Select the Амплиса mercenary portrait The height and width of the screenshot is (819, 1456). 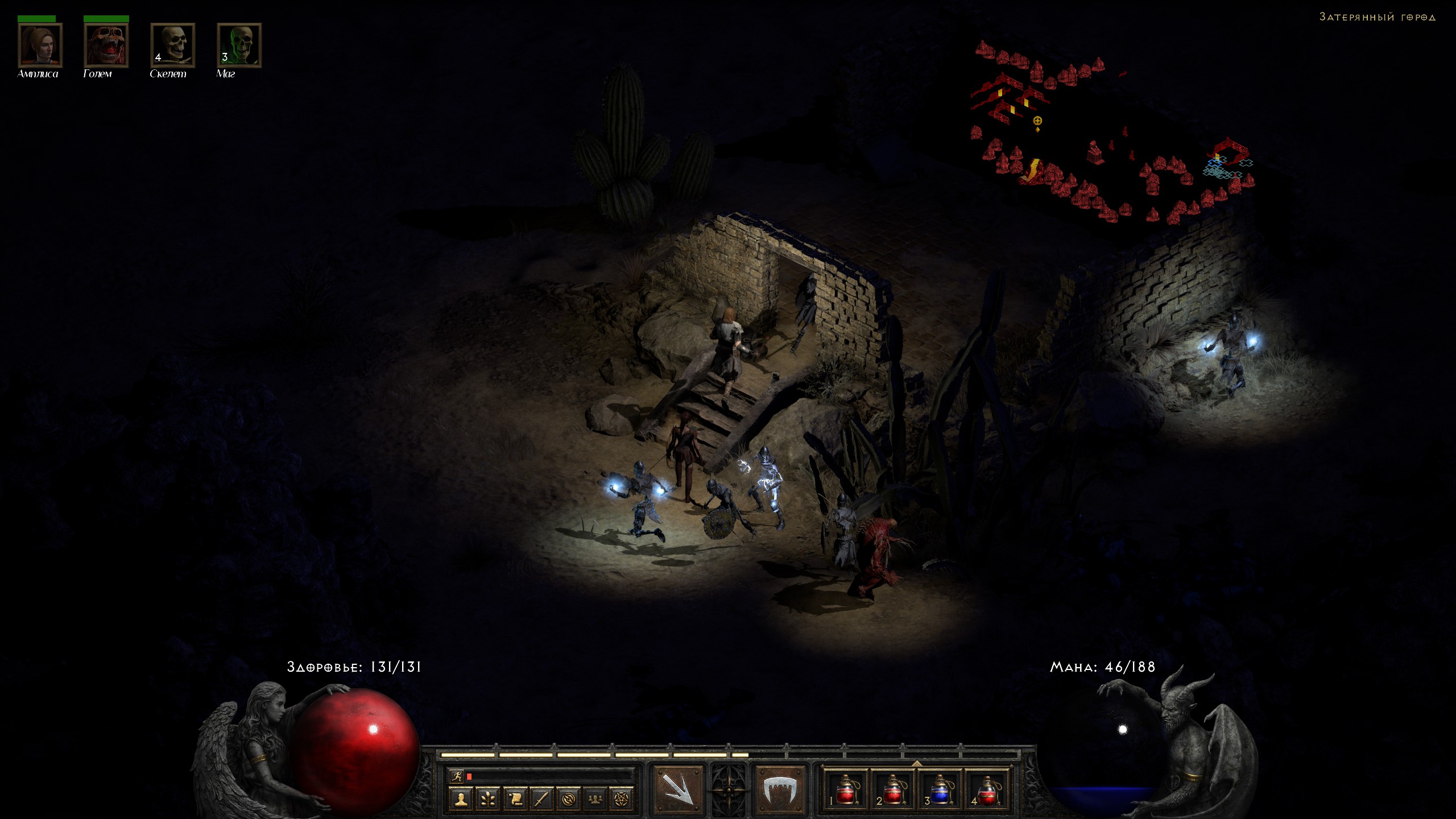coord(40,45)
